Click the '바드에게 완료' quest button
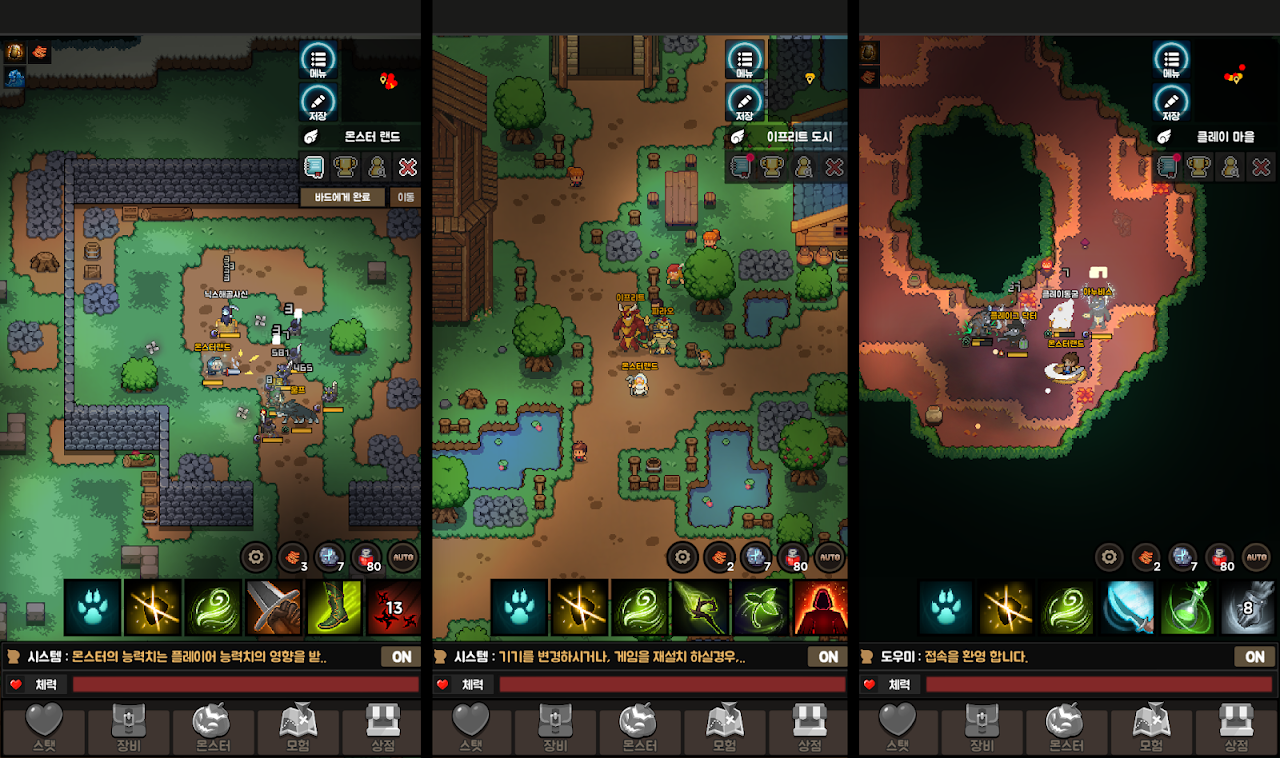The height and width of the screenshot is (758, 1280). click(x=343, y=197)
